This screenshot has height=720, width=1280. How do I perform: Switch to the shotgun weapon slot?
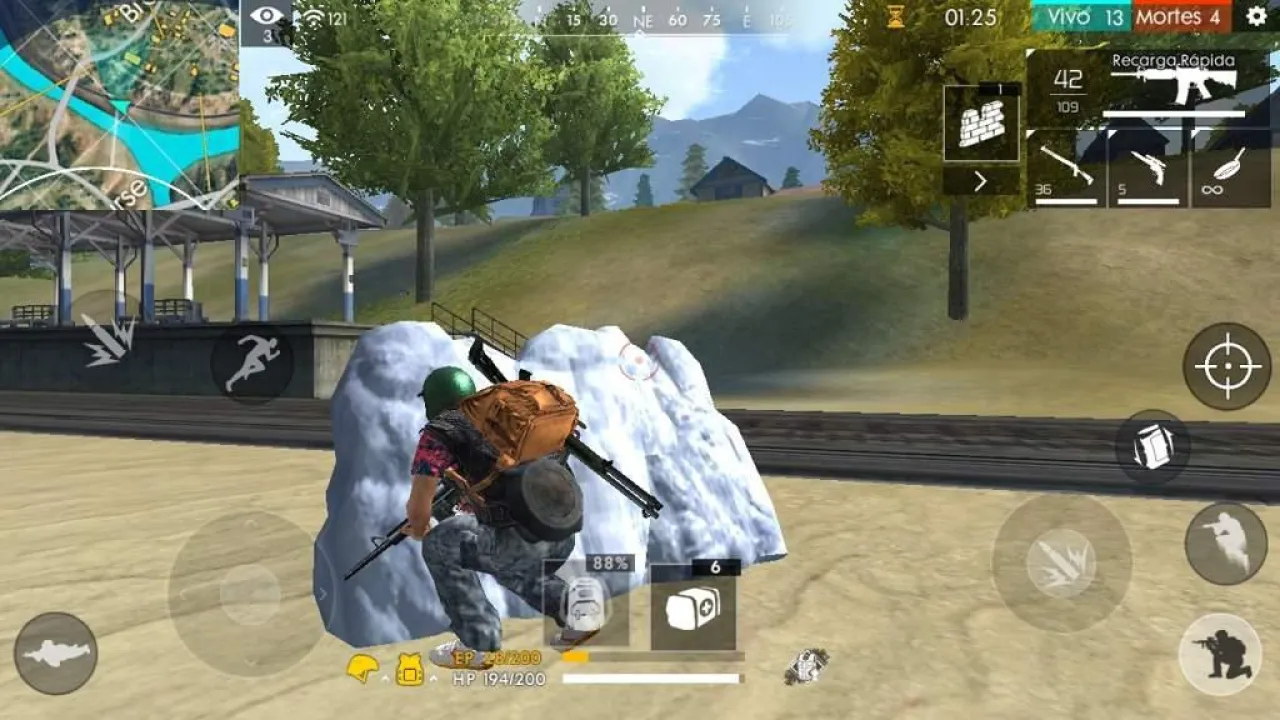[1065, 168]
